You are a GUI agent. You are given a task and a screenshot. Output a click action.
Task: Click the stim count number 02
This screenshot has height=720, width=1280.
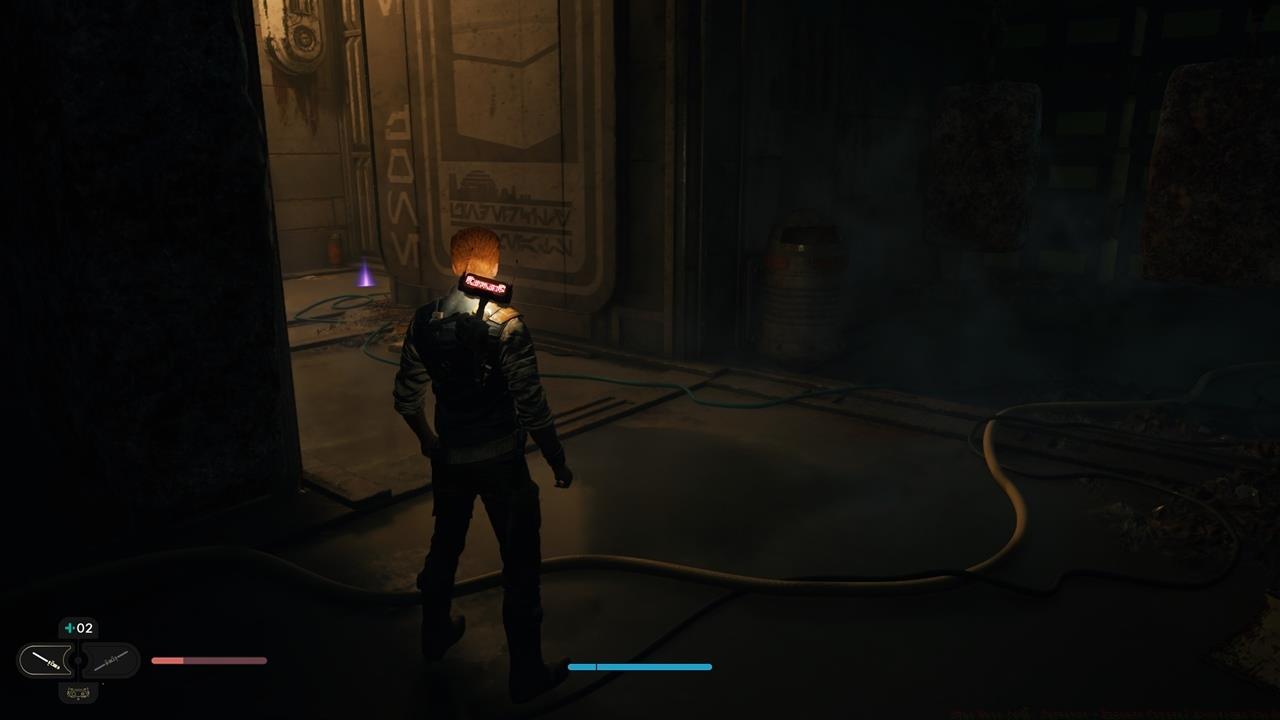(x=84, y=628)
